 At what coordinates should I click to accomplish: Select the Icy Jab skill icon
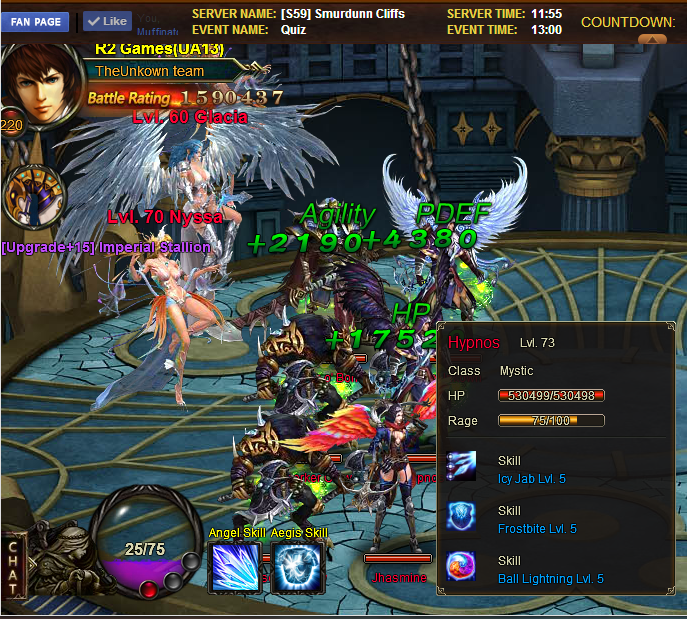(x=462, y=468)
